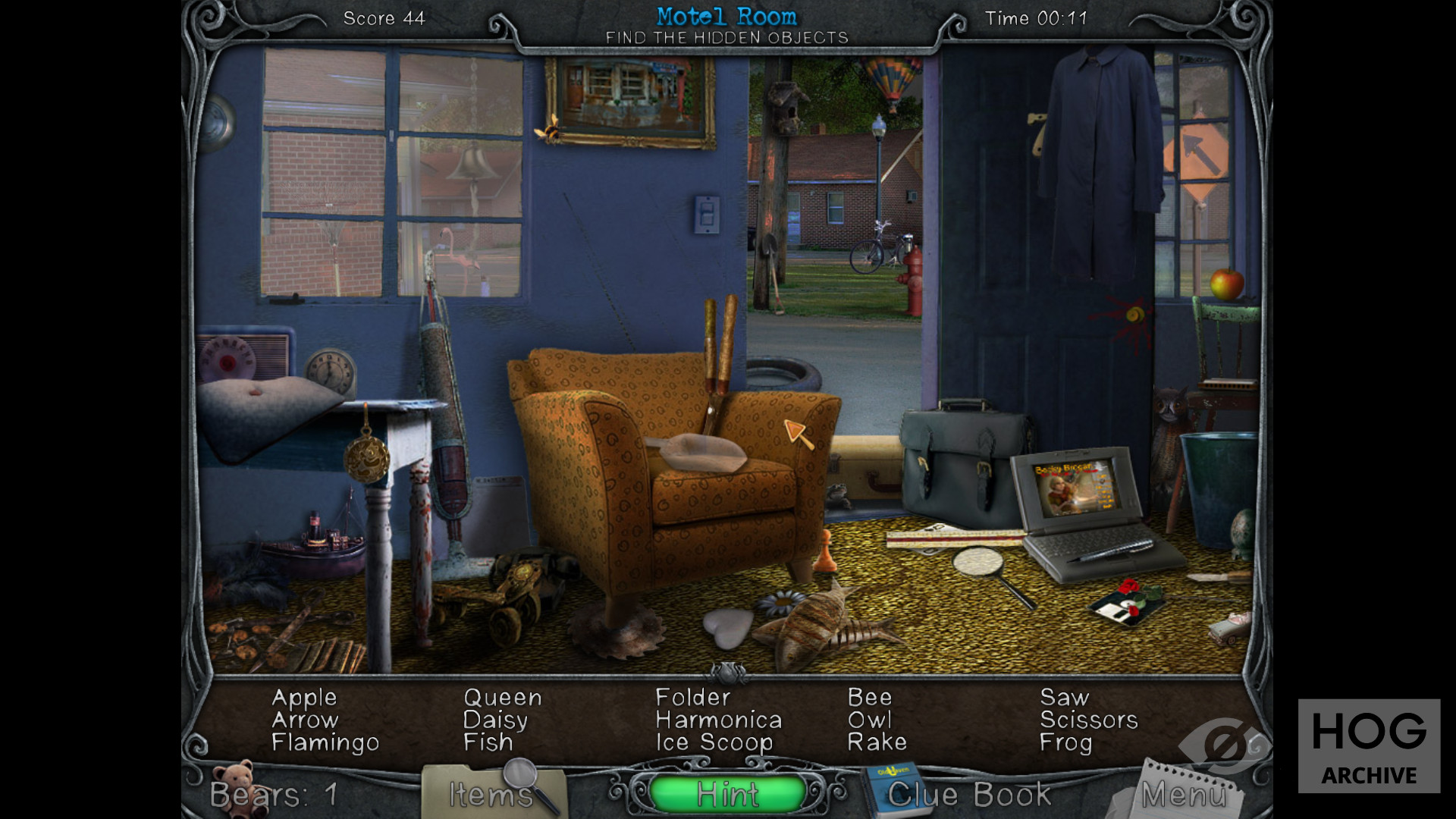This screenshot has width=1456, height=819.
Task: Open the game Menu notepad
Action: pyautogui.click(x=1182, y=794)
